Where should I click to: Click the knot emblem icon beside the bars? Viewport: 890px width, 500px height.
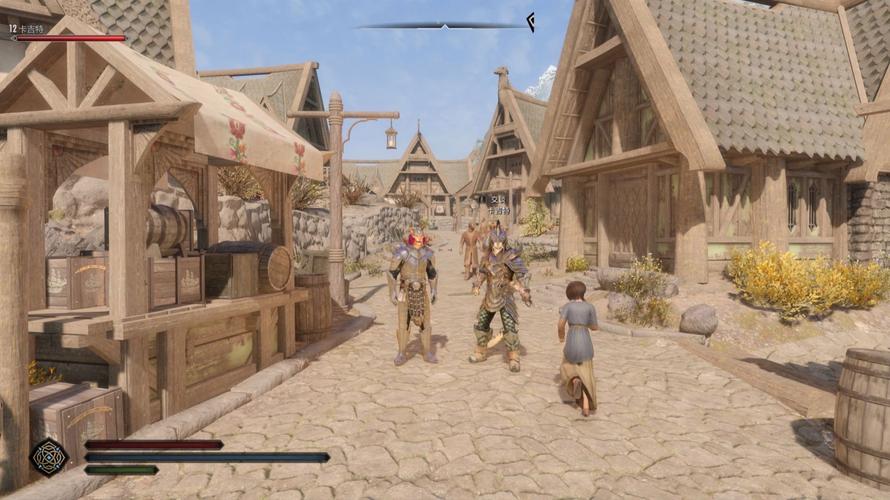click(46, 457)
